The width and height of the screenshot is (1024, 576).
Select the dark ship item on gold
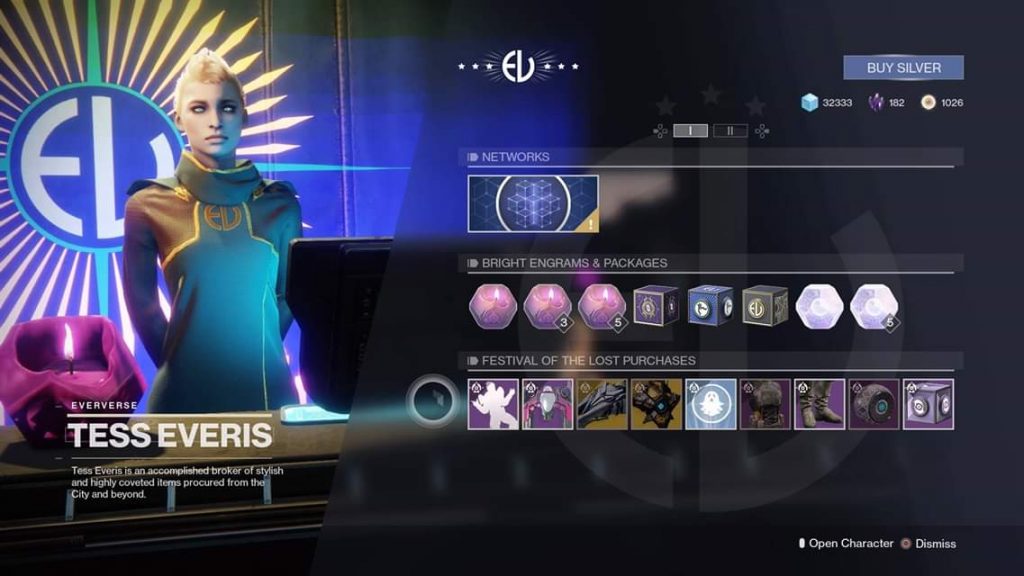(x=602, y=404)
